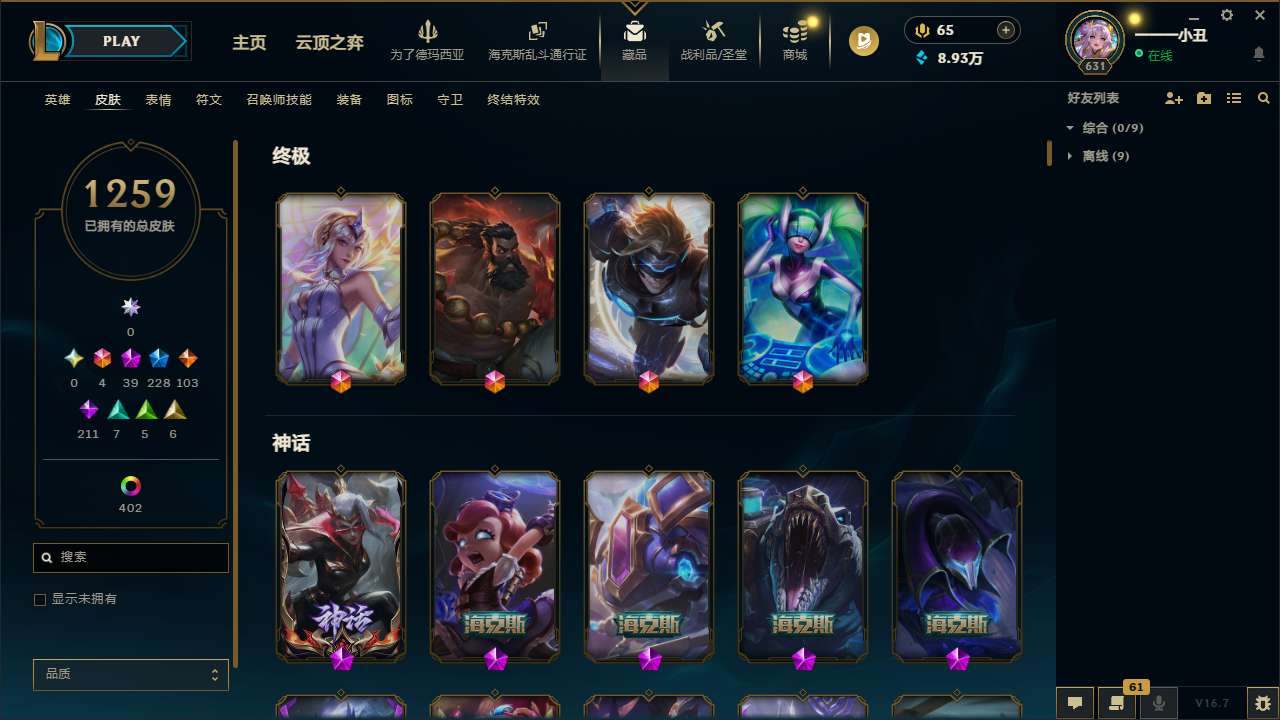Viewport: 1280px width, 720px height.
Task: Open the chromas color wheel showing 402
Action: point(130,487)
